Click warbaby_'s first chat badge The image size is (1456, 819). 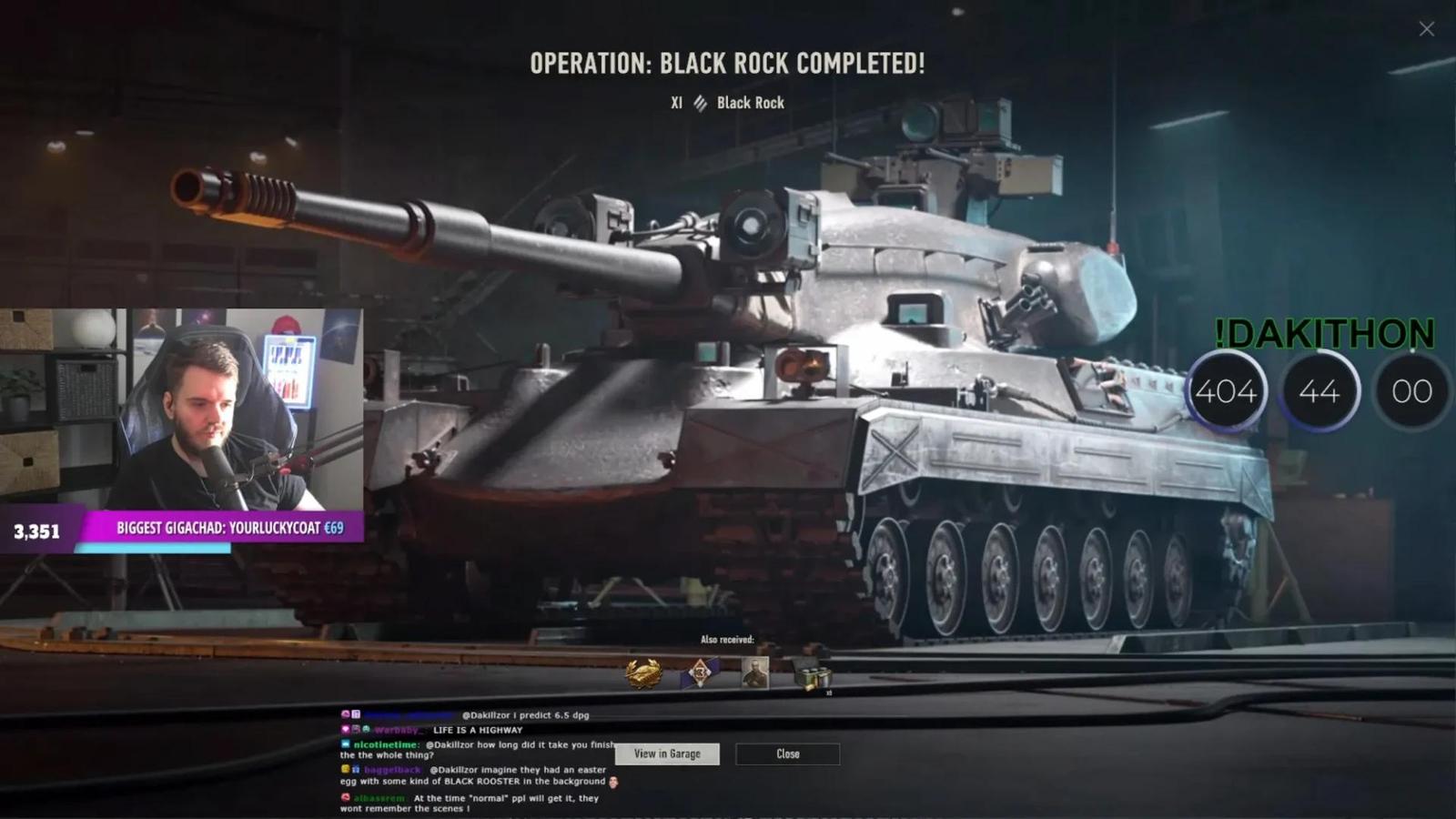(343, 730)
